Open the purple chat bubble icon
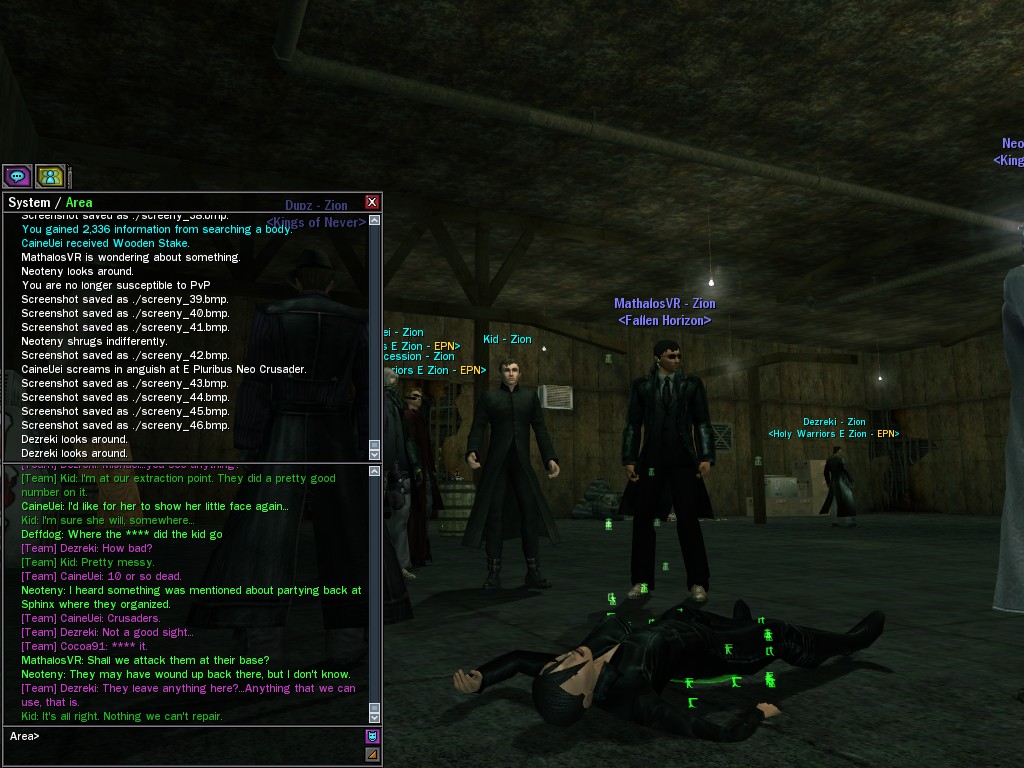The width and height of the screenshot is (1024, 768). [17, 177]
